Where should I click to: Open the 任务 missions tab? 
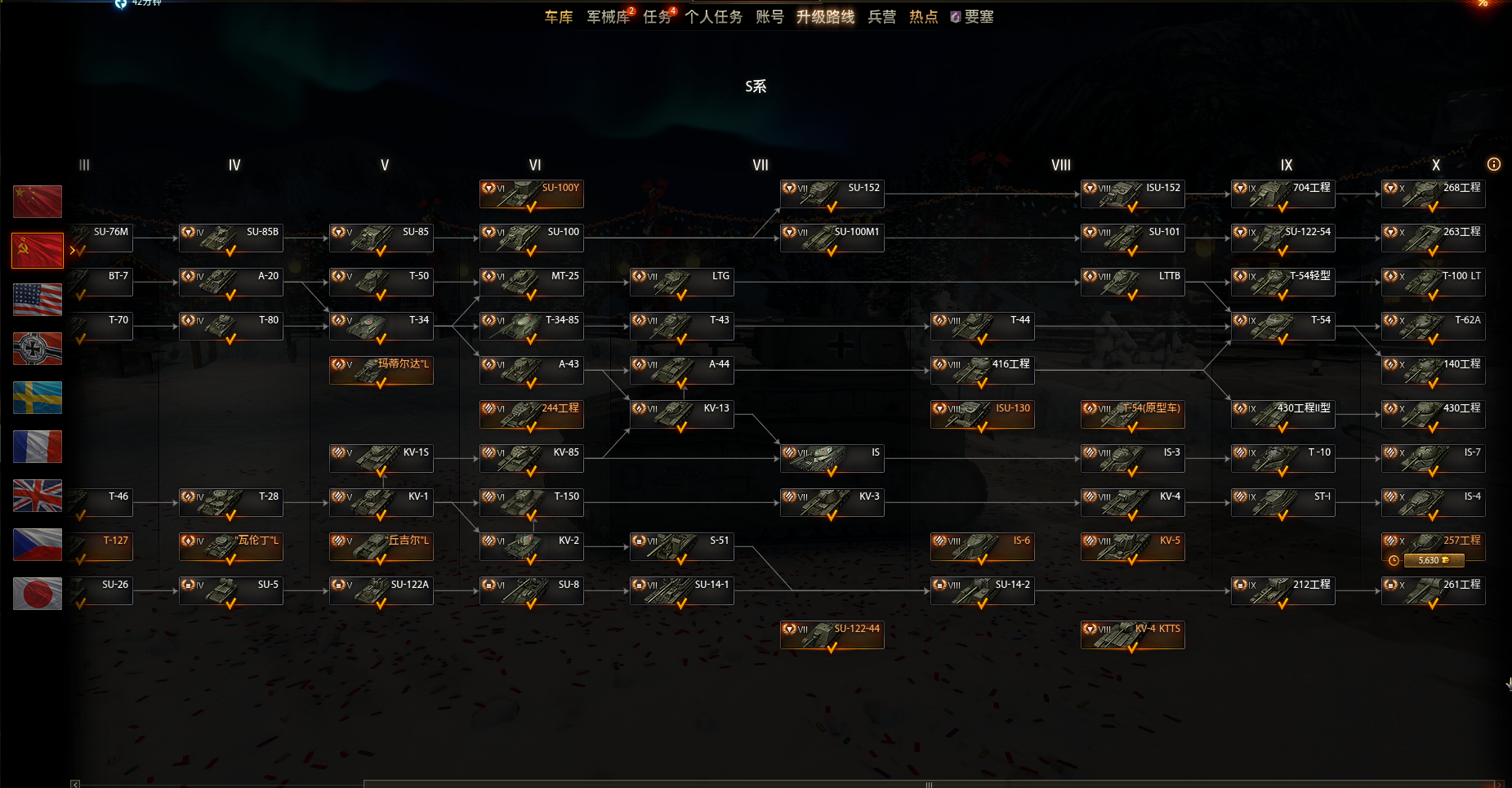[x=656, y=17]
